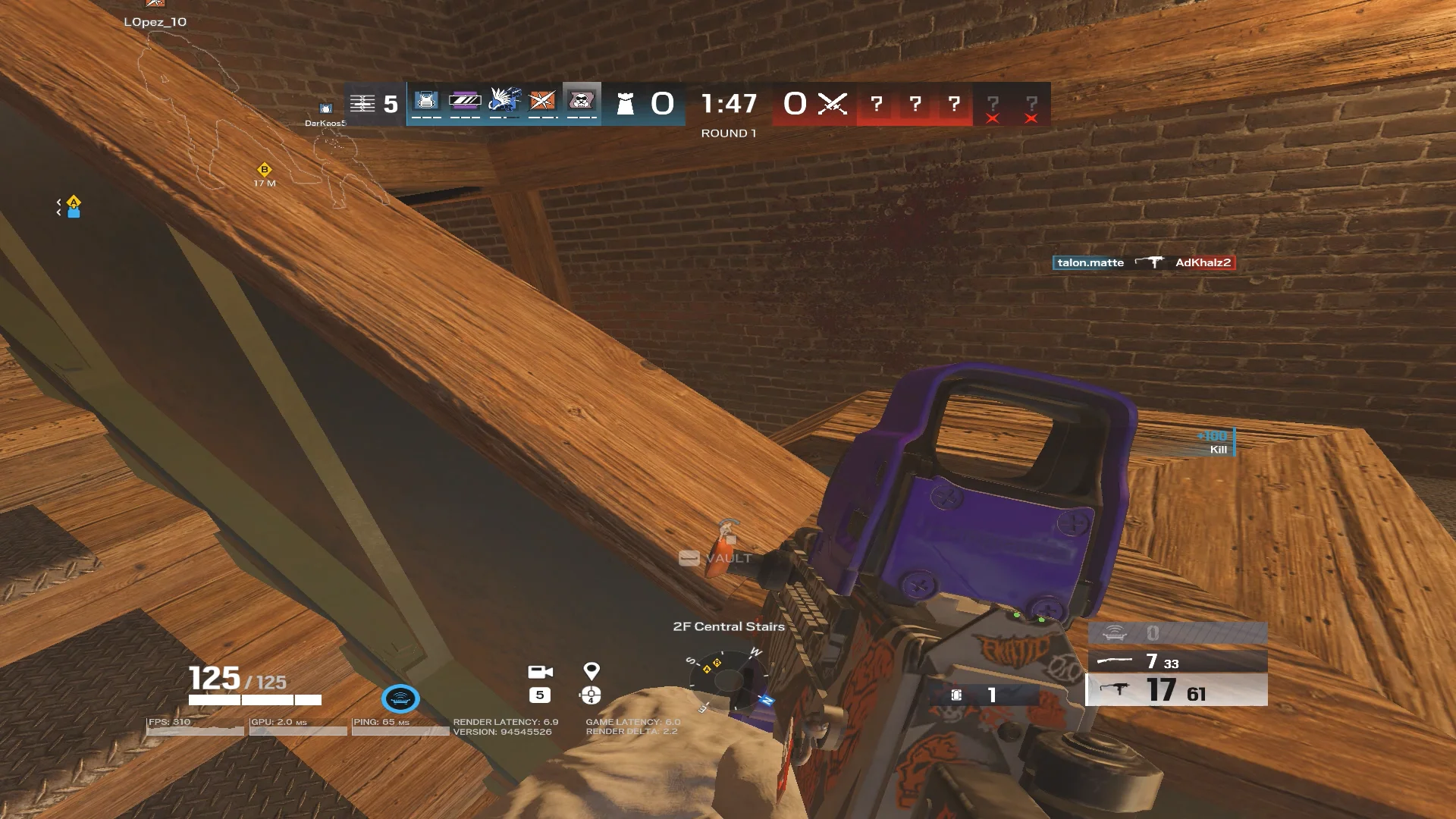Image resolution: width=1456 pixels, height=819 pixels.
Task: Click the circular compass minimap
Action: click(728, 679)
